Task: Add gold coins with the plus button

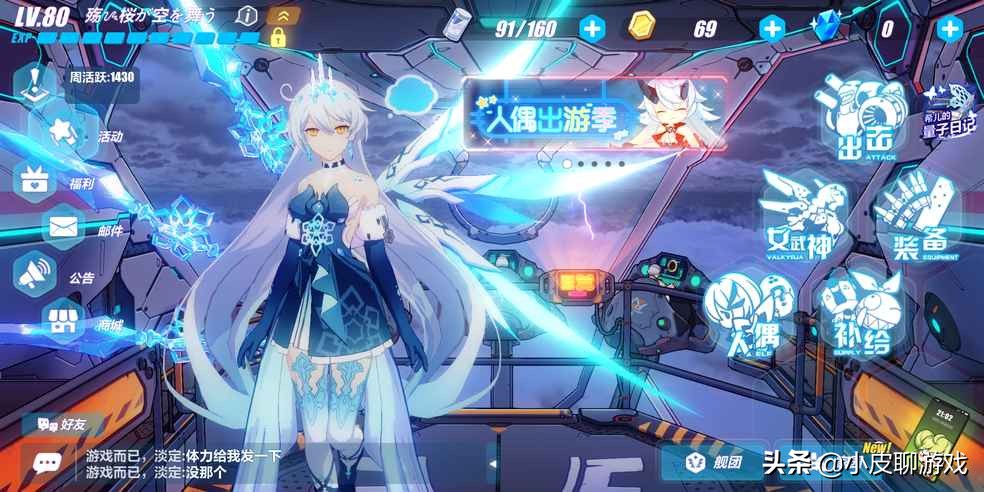Action: [772, 28]
